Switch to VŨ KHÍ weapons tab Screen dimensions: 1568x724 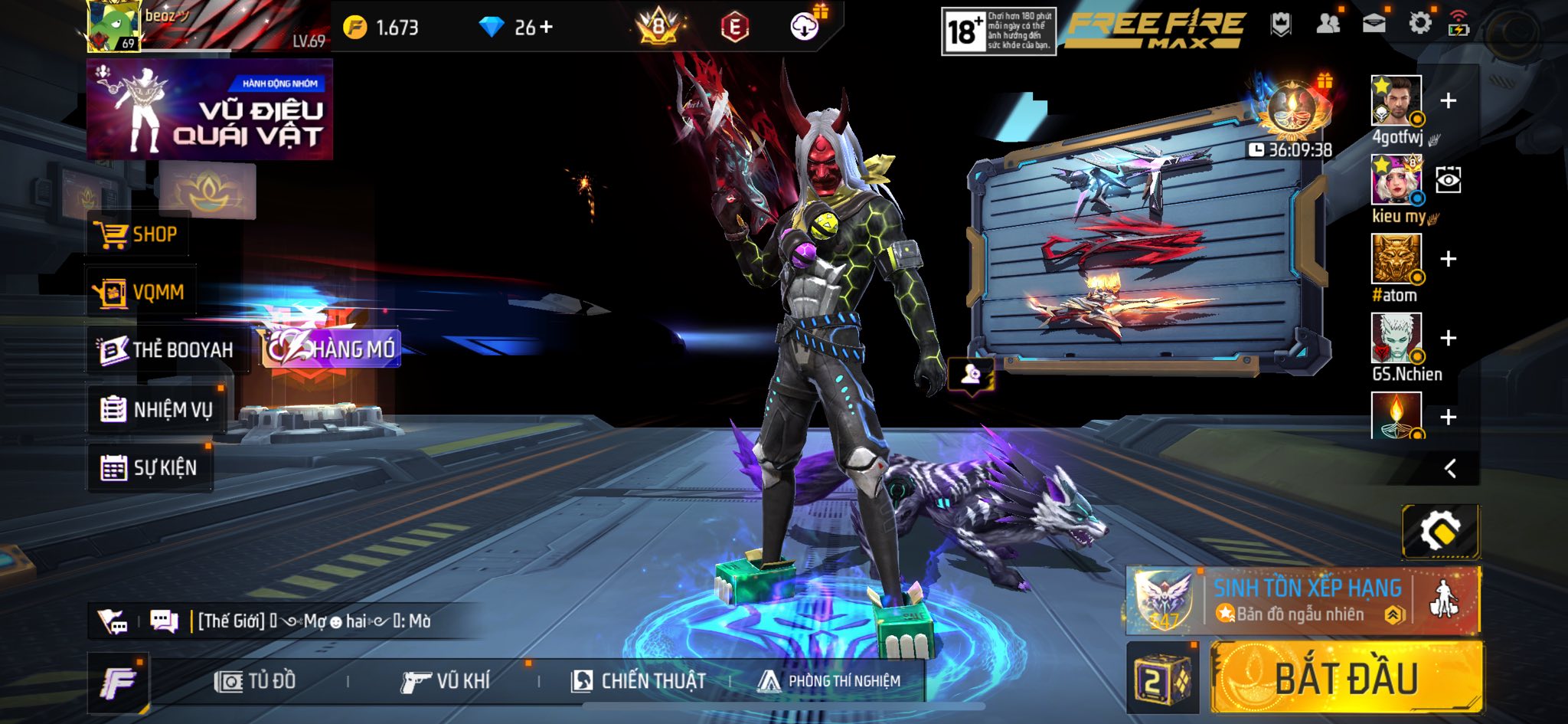pos(445,681)
